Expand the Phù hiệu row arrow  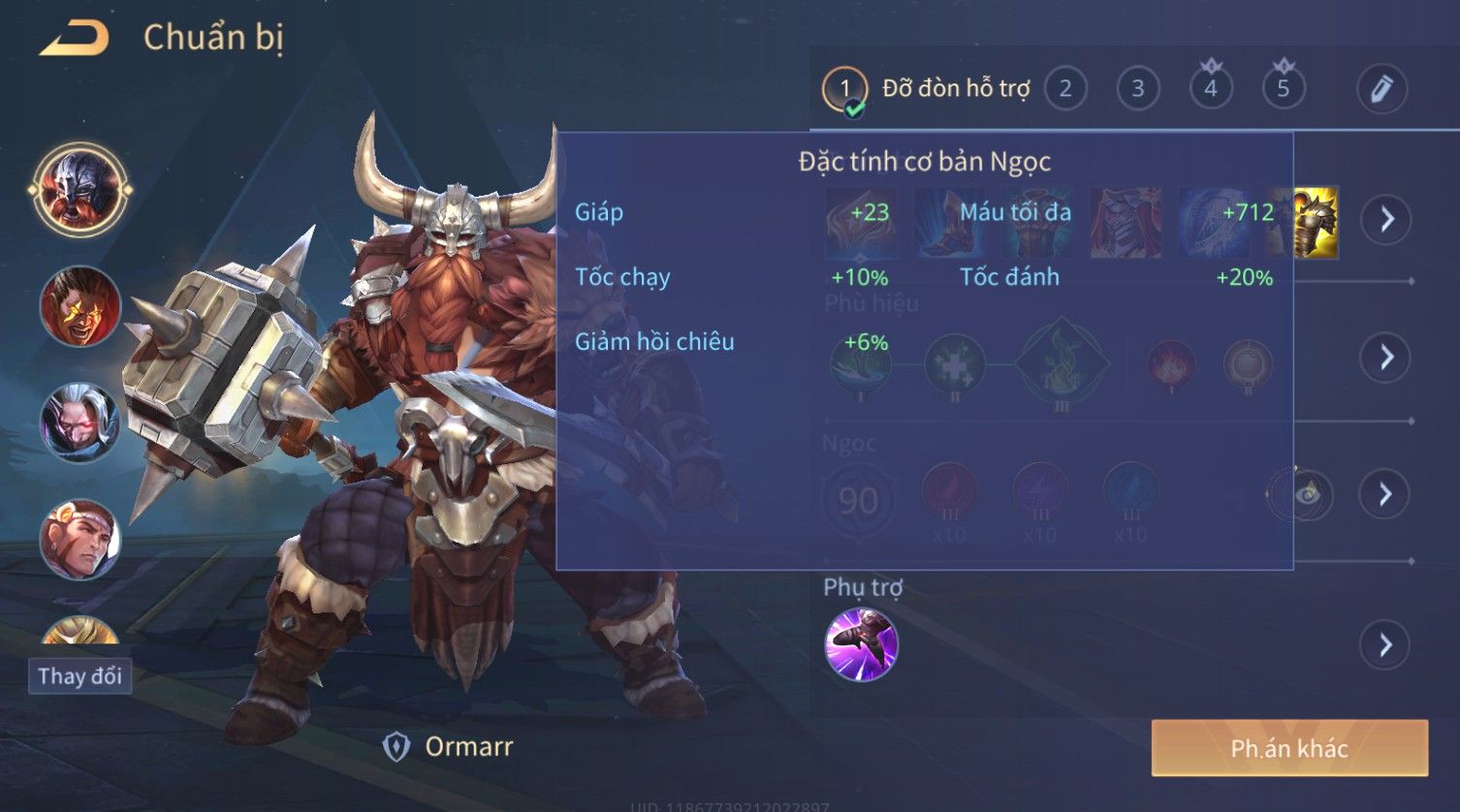click(1387, 358)
